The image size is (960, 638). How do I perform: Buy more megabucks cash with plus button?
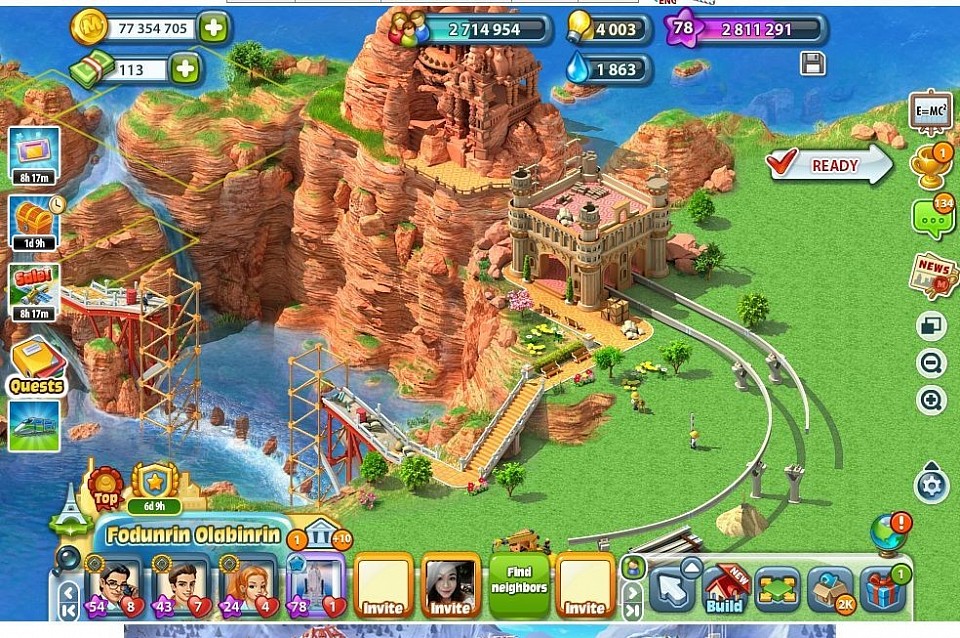click(185, 69)
